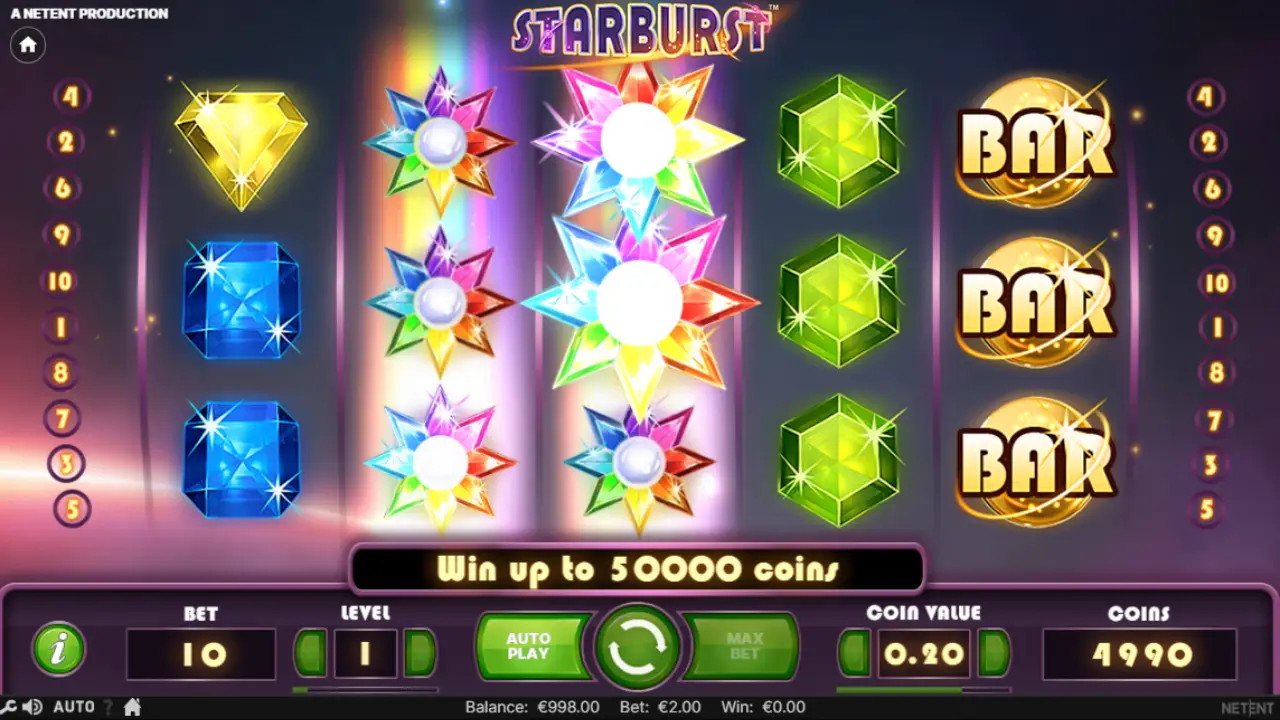The height and width of the screenshot is (720, 1280).
Task: Click the MAX BET button
Action: (x=747, y=648)
